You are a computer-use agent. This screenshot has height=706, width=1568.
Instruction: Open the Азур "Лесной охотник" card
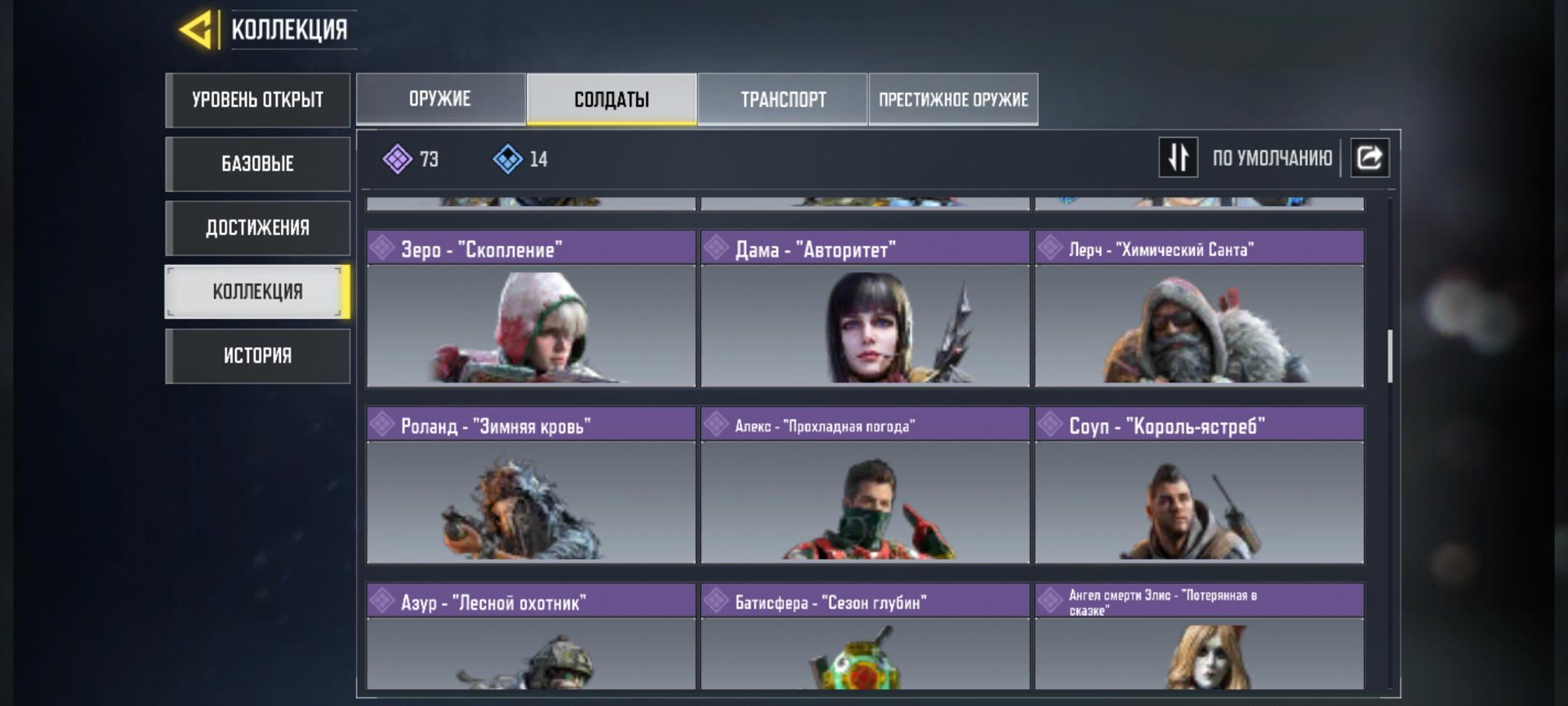coord(531,637)
